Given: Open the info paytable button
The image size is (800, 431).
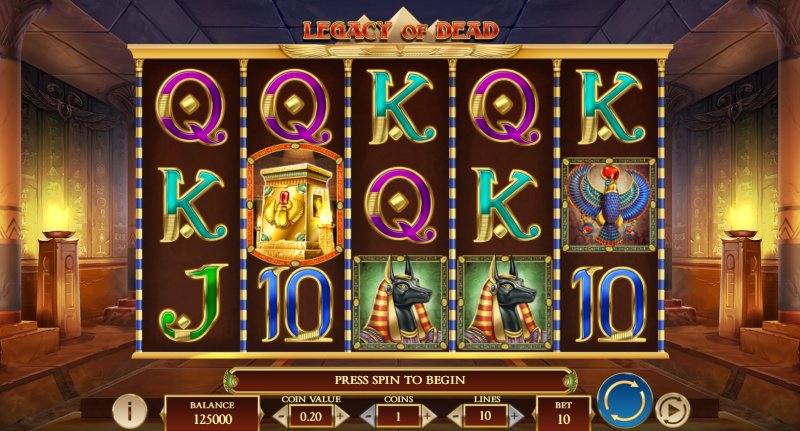Looking at the screenshot, I should tap(129, 411).
